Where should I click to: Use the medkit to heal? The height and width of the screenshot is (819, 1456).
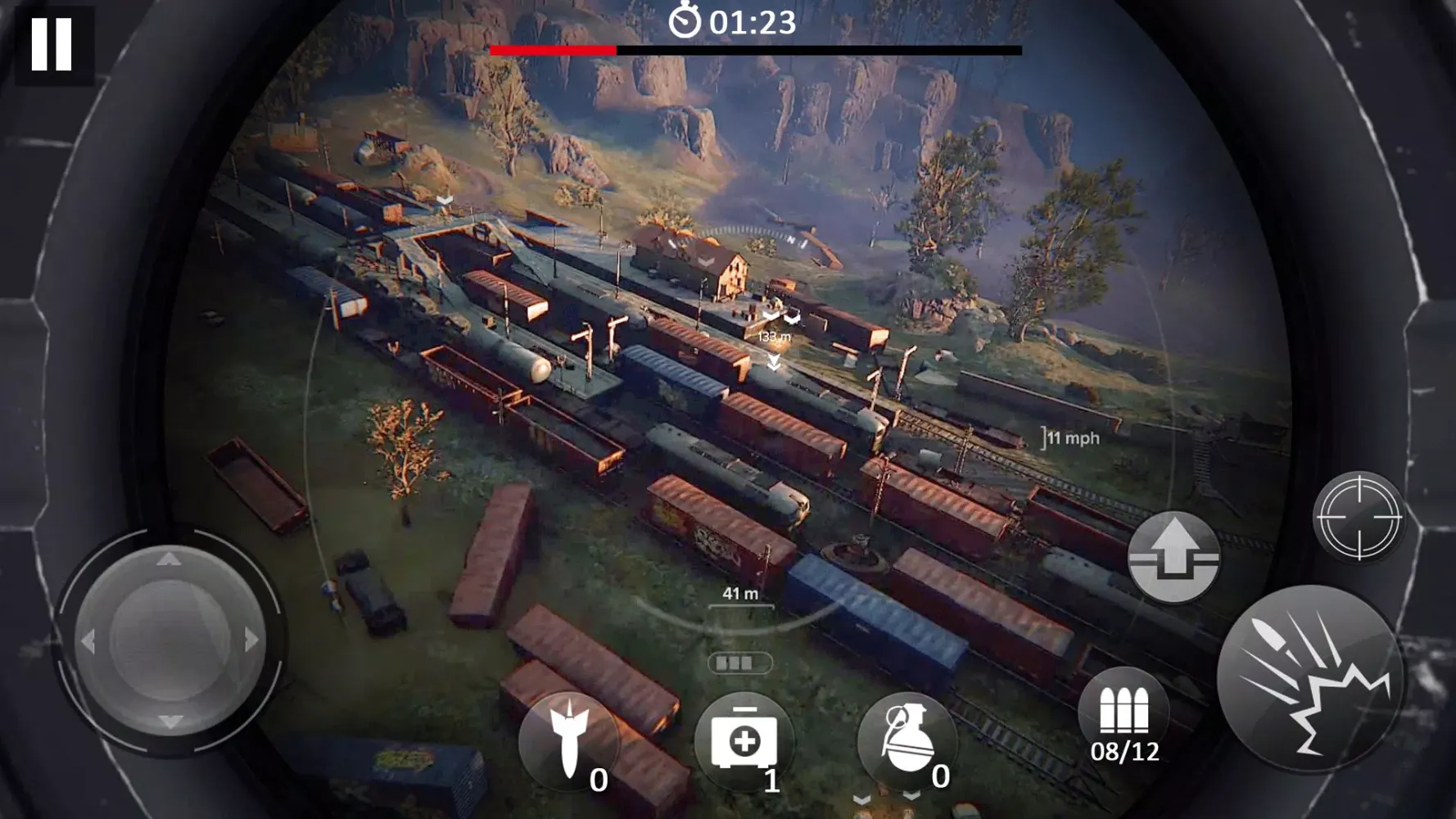[x=744, y=736]
